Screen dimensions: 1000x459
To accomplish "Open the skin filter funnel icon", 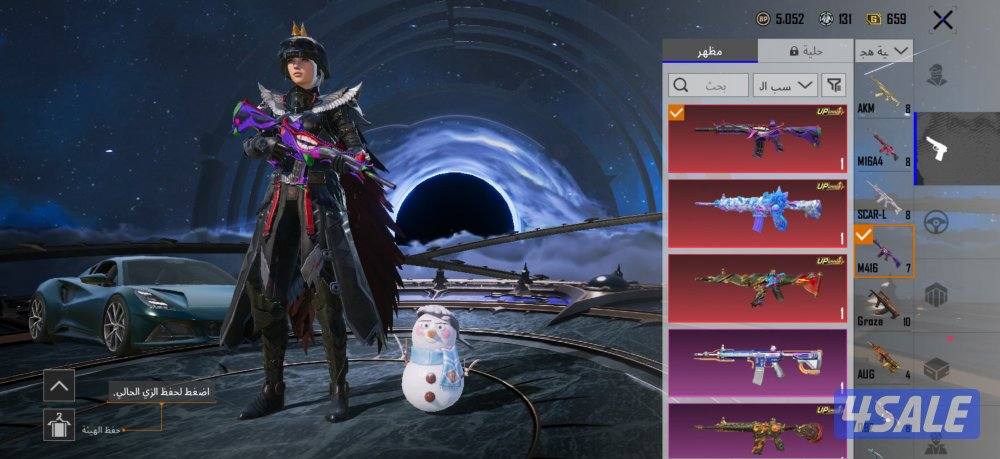I will pyautogui.click(x=834, y=85).
